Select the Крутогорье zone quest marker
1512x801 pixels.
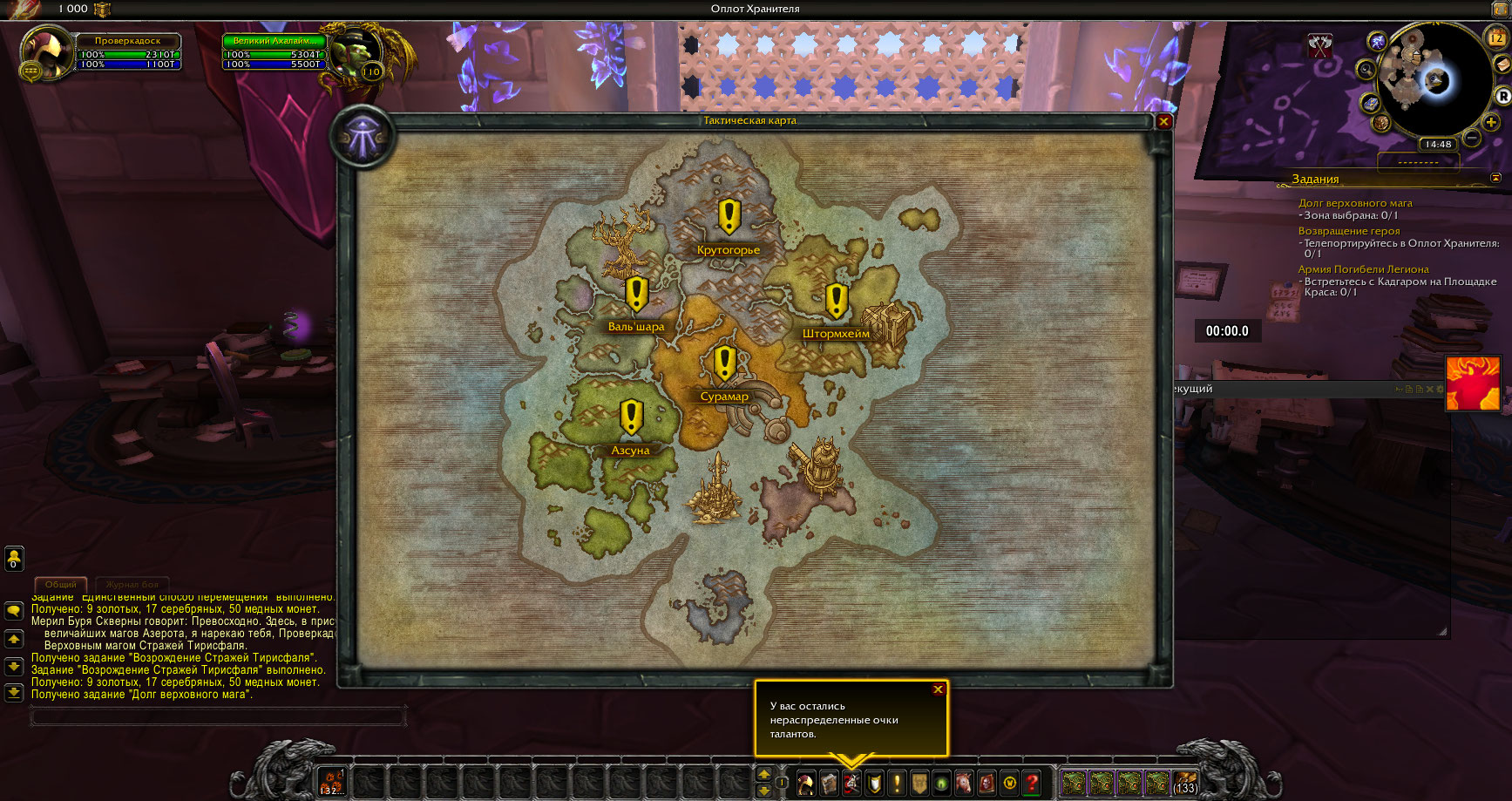(729, 217)
